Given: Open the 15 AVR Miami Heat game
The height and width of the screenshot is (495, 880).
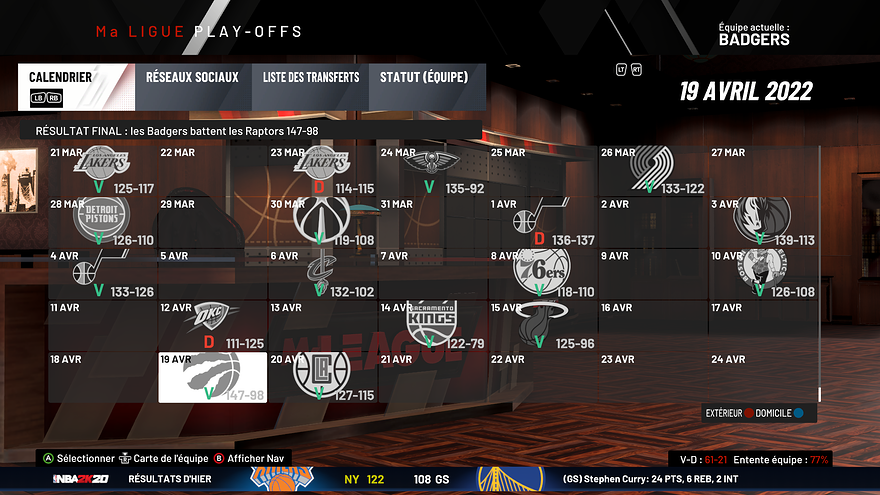Looking at the screenshot, I should tap(543, 325).
